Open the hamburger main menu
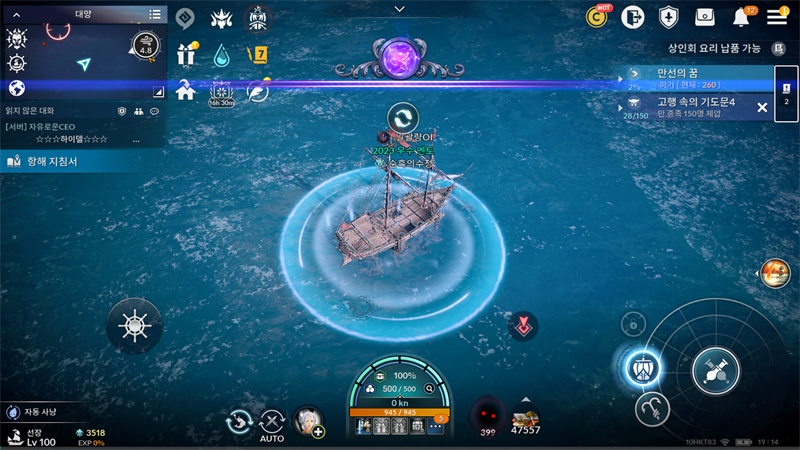Image resolution: width=800 pixels, height=450 pixels. tap(777, 16)
